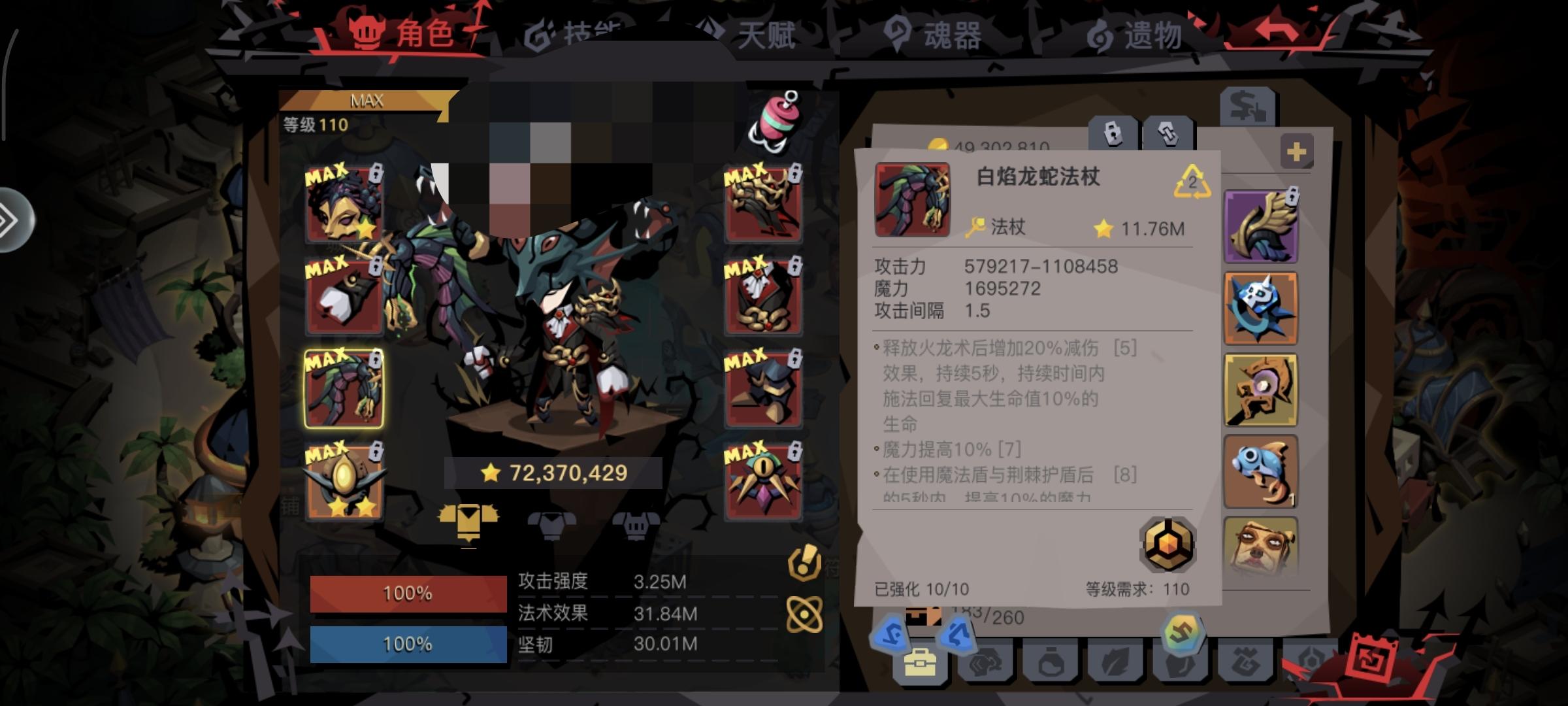Toggle the lock icon above the item list
1568x706 pixels.
point(1113,134)
